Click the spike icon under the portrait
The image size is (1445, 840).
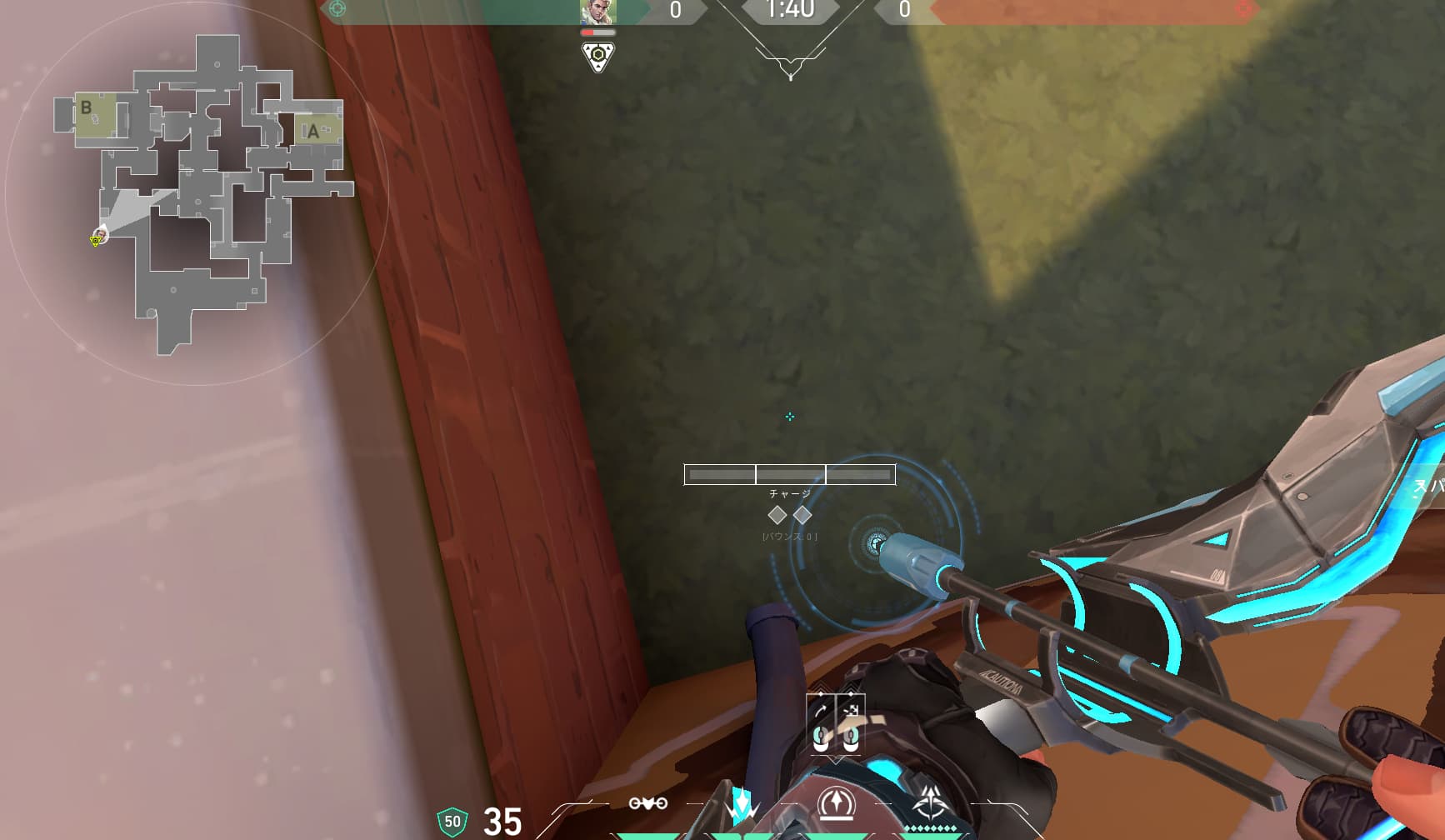coord(597,56)
